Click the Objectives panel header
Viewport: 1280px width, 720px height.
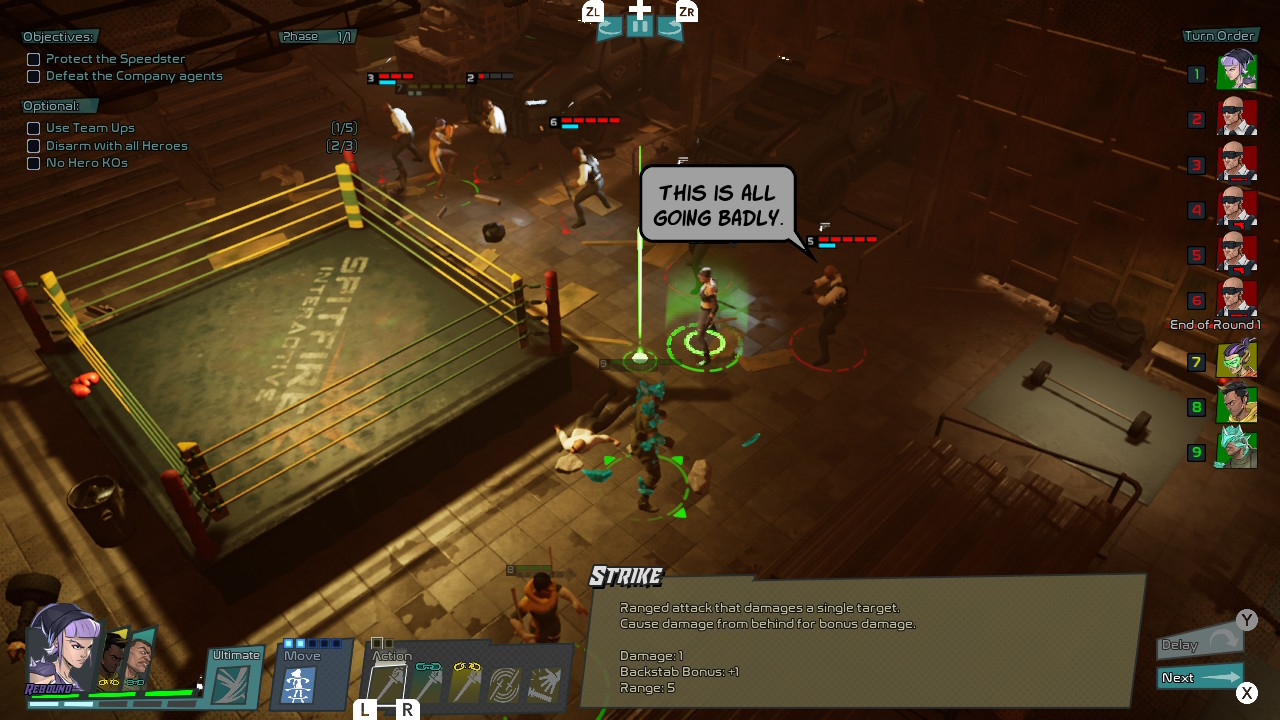(x=59, y=37)
